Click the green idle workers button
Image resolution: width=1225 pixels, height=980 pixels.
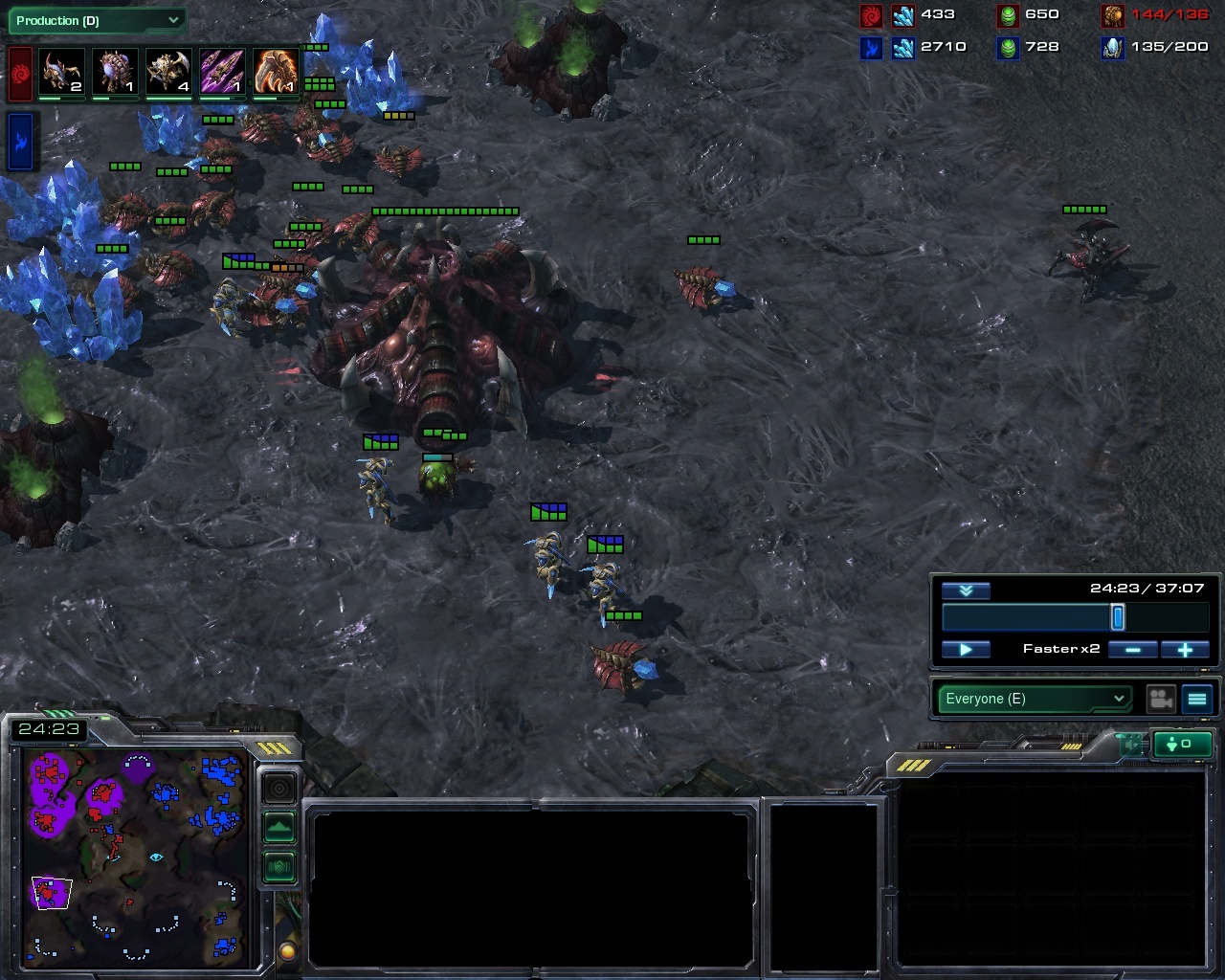[1183, 744]
